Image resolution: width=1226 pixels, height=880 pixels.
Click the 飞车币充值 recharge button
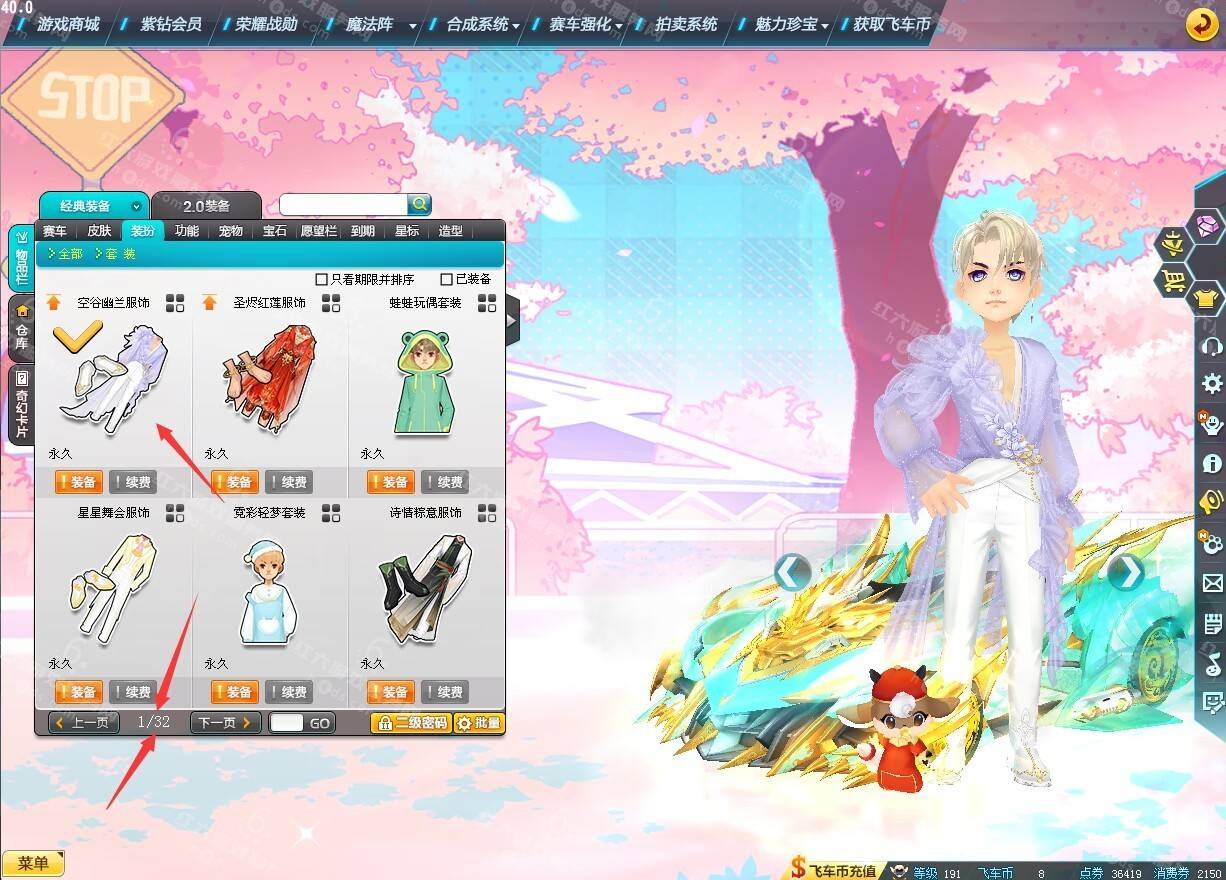coord(834,870)
